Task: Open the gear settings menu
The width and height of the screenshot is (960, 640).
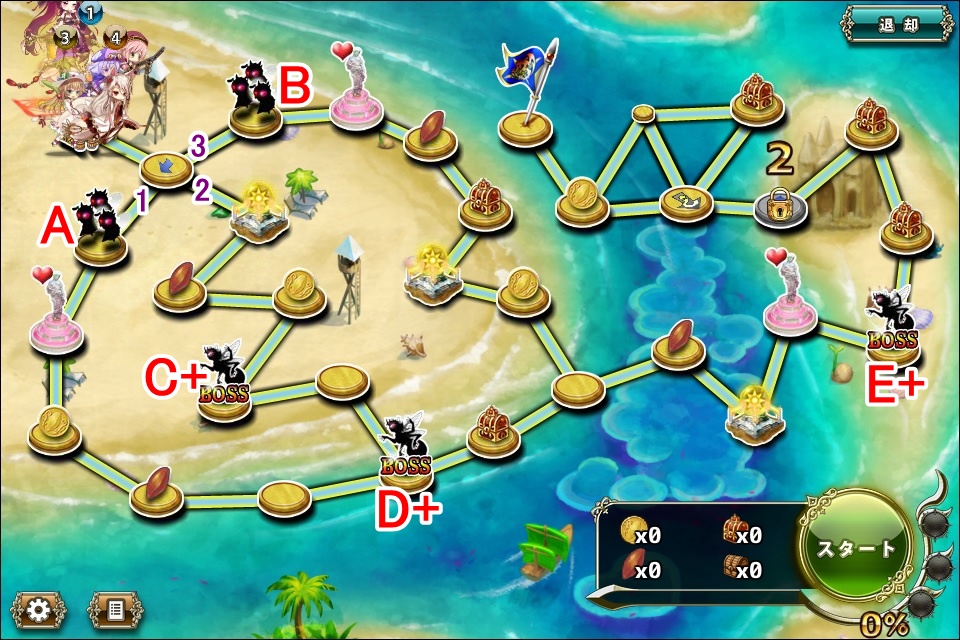Action: 39,609
